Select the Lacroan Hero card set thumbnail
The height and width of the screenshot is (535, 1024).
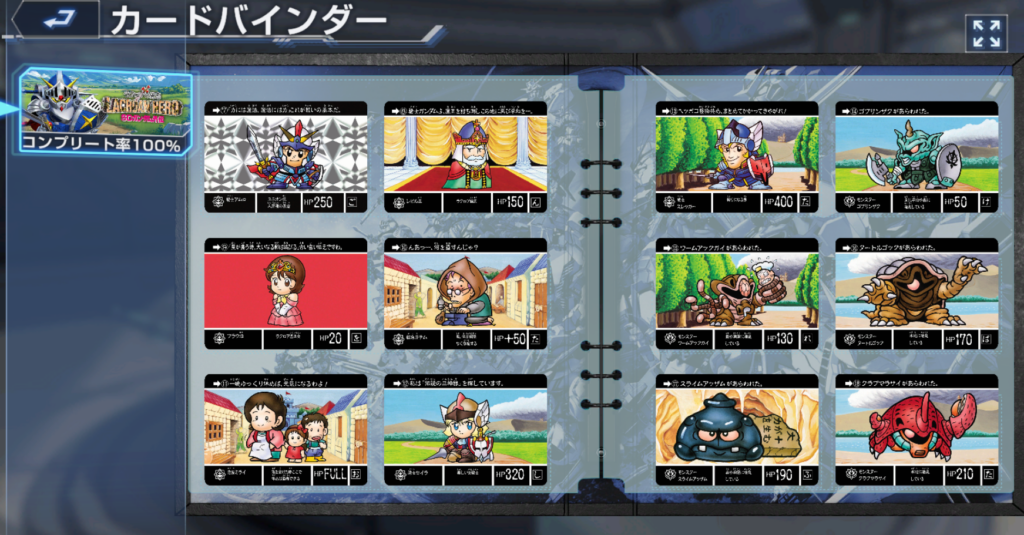coord(106,110)
